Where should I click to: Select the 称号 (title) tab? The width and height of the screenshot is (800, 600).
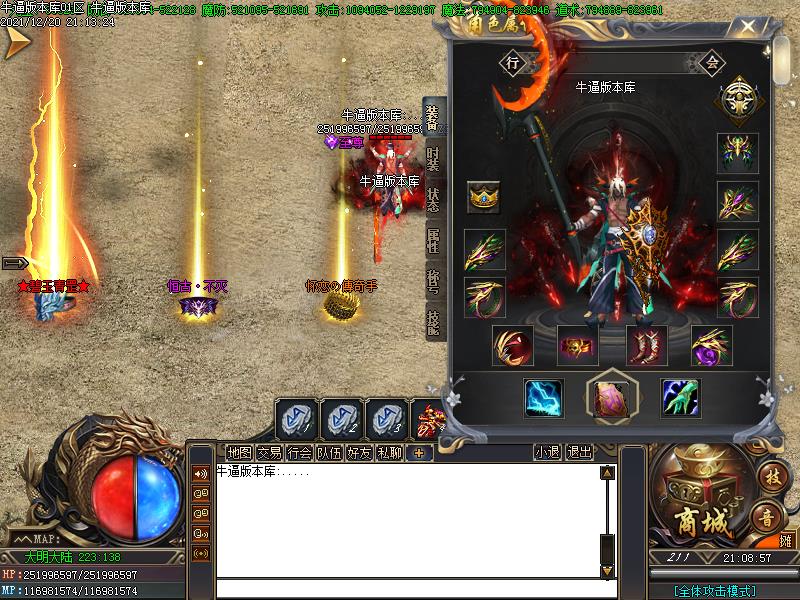(433, 282)
